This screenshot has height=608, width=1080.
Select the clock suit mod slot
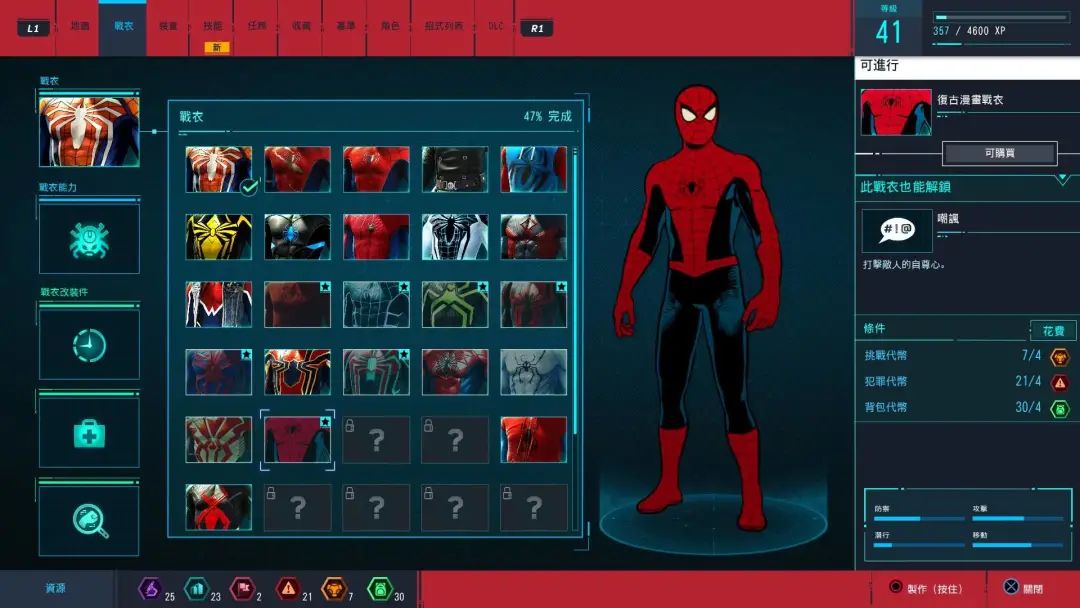click(x=89, y=345)
